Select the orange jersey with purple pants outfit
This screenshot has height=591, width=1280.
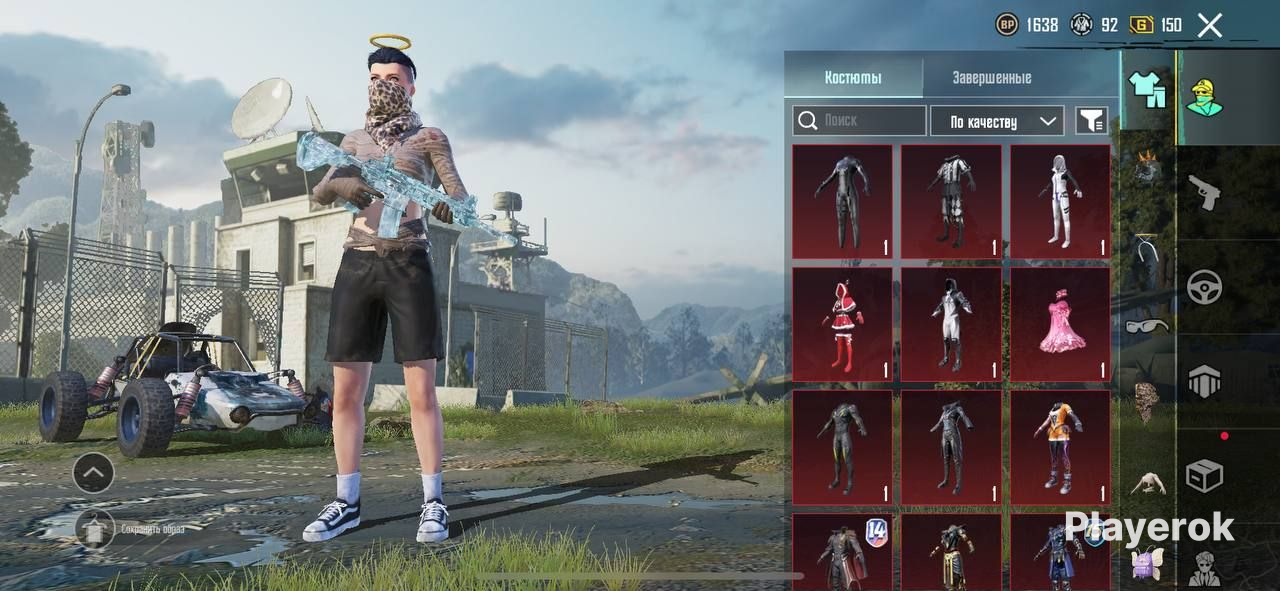point(1060,447)
